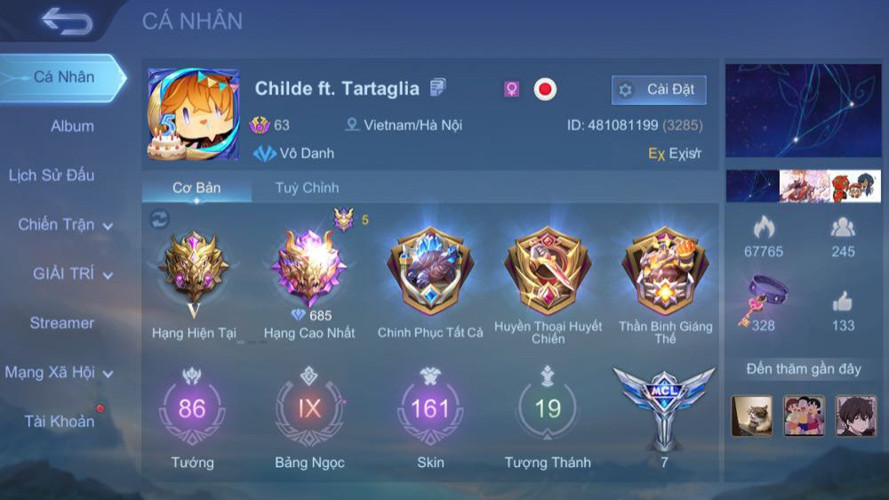Open Lịch Sử Đấu match history
The height and width of the screenshot is (500, 889).
(x=51, y=175)
